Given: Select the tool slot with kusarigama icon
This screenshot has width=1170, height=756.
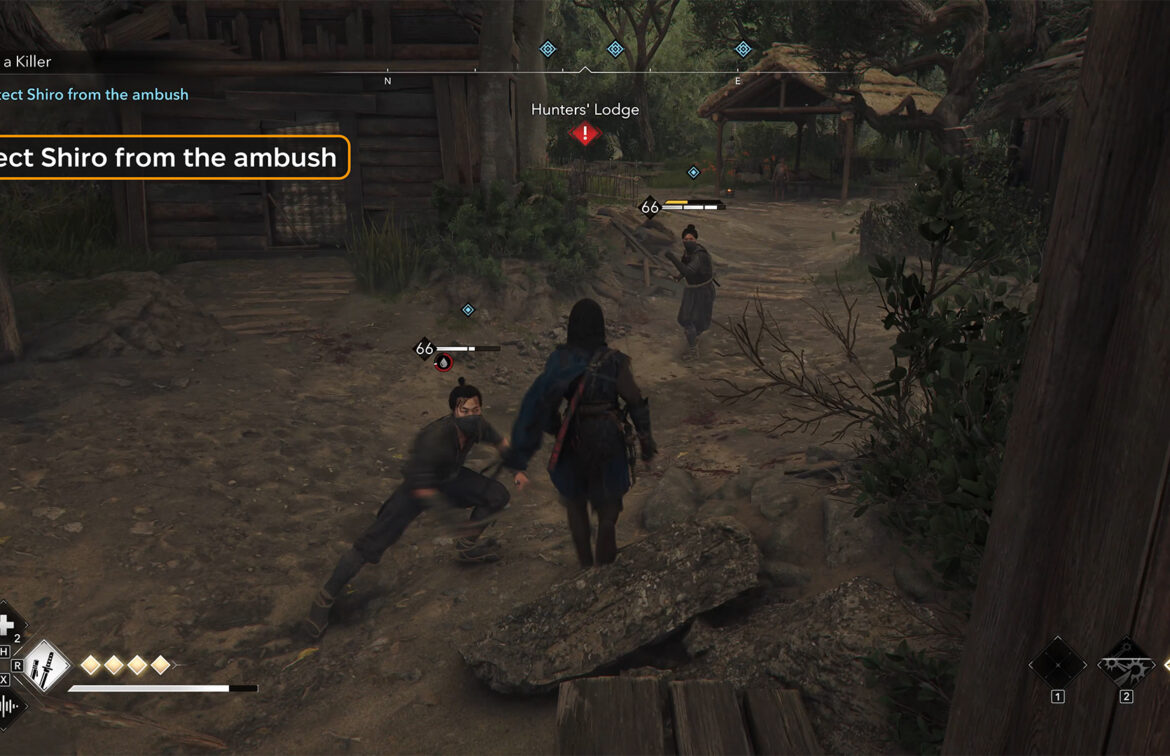Looking at the screenshot, I should (1126, 663).
